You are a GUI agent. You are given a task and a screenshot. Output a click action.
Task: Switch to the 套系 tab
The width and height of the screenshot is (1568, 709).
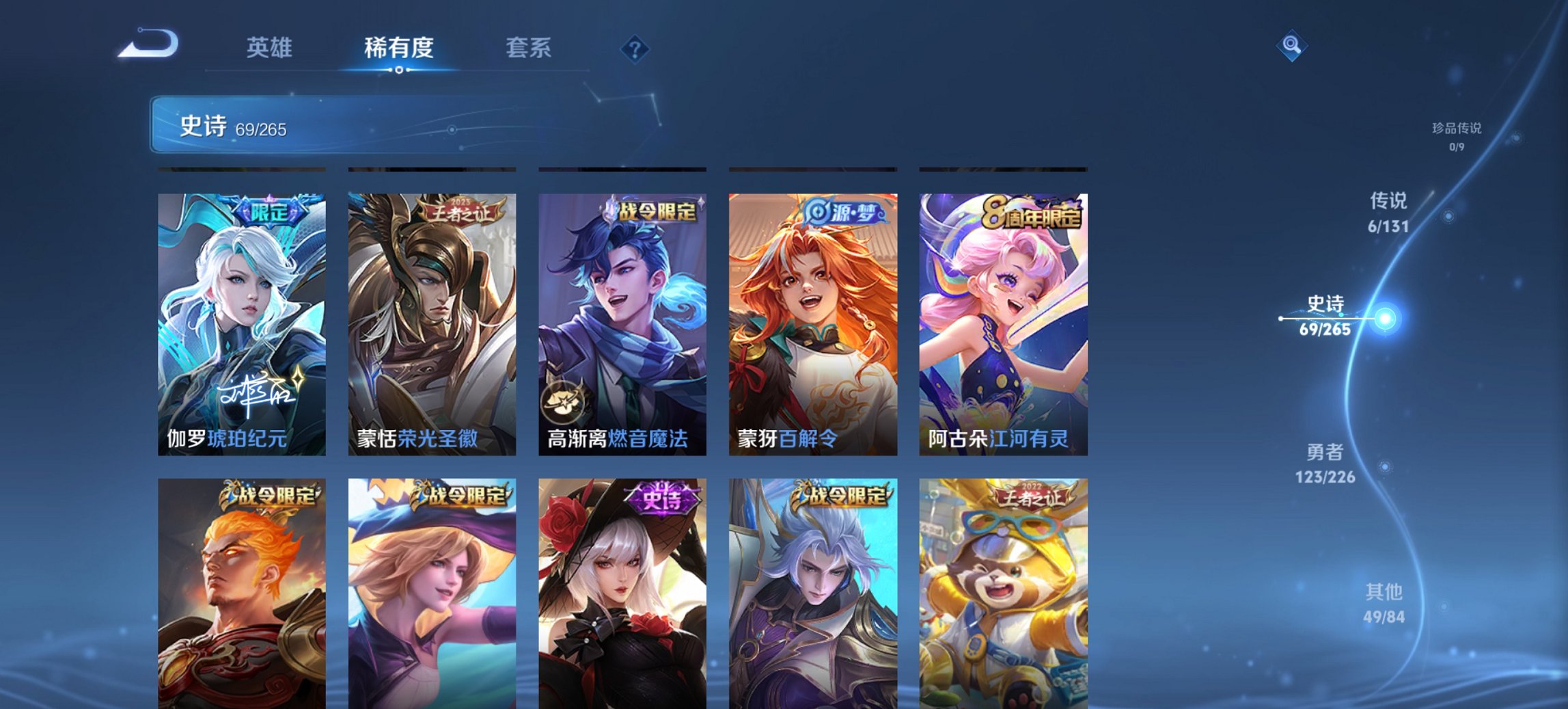[x=529, y=48]
